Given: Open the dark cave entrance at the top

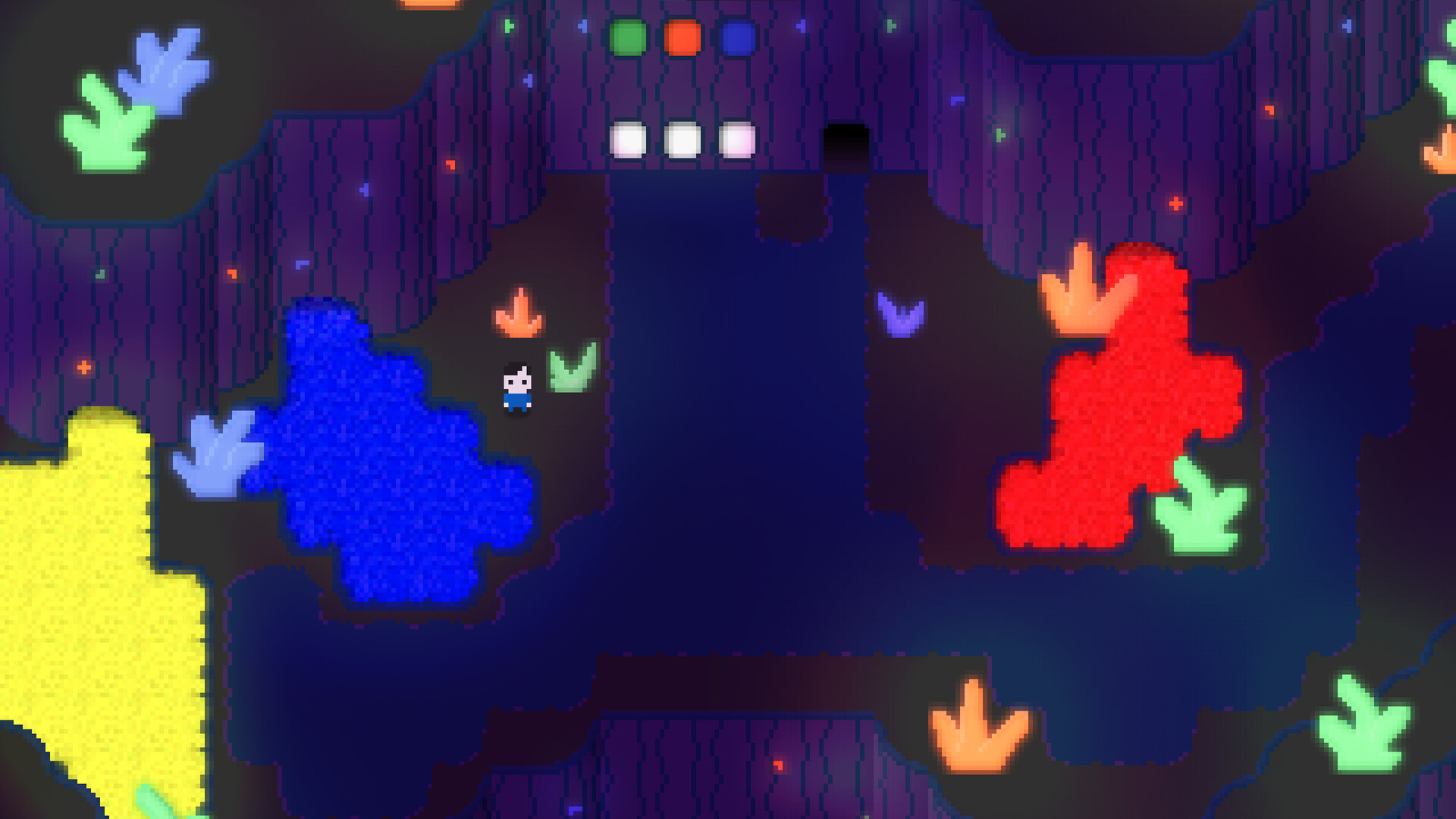Looking at the screenshot, I should point(844,140).
